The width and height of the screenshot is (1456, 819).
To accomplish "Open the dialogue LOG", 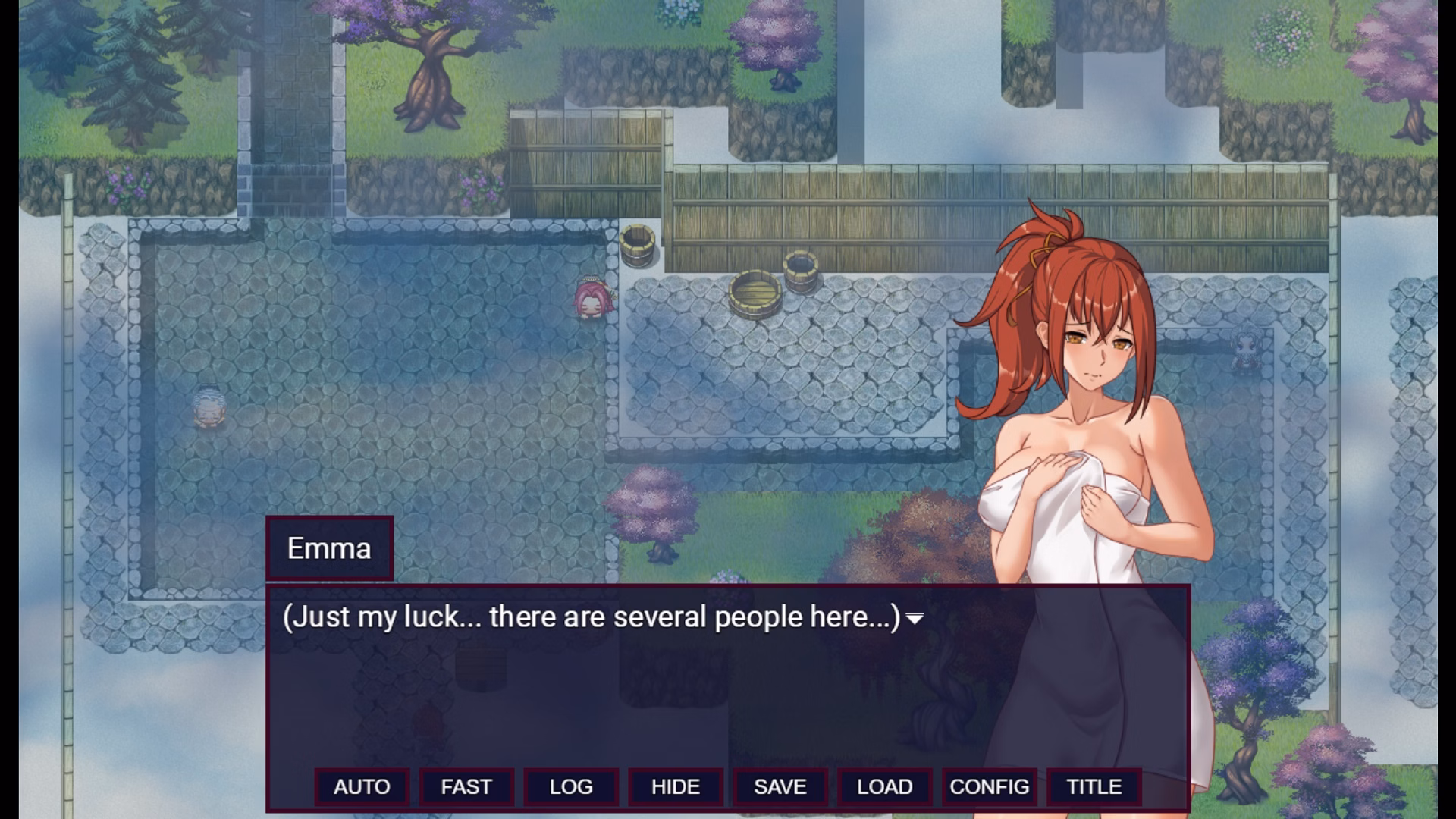I will [x=571, y=786].
